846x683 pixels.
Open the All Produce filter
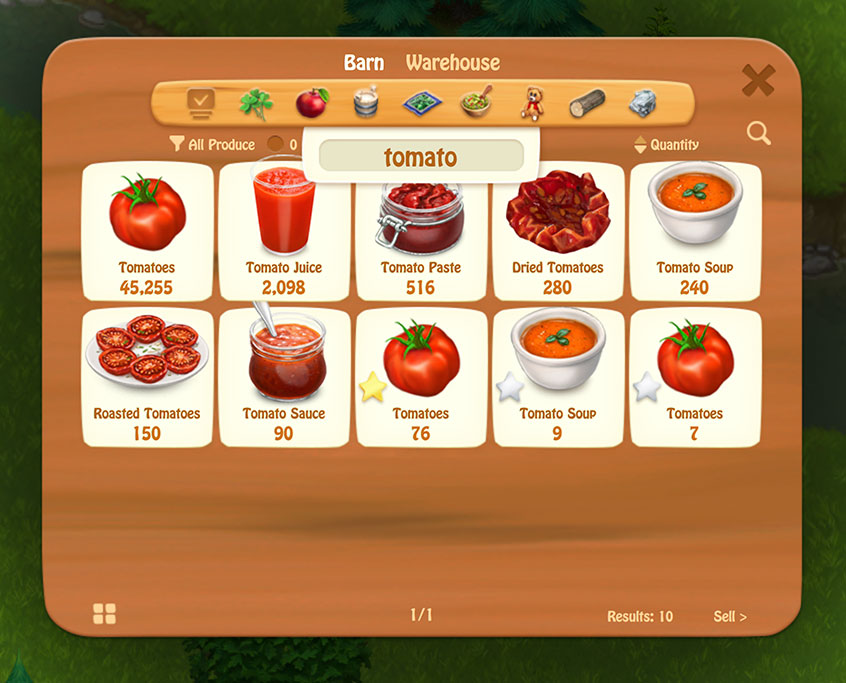click(x=212, y=145)
